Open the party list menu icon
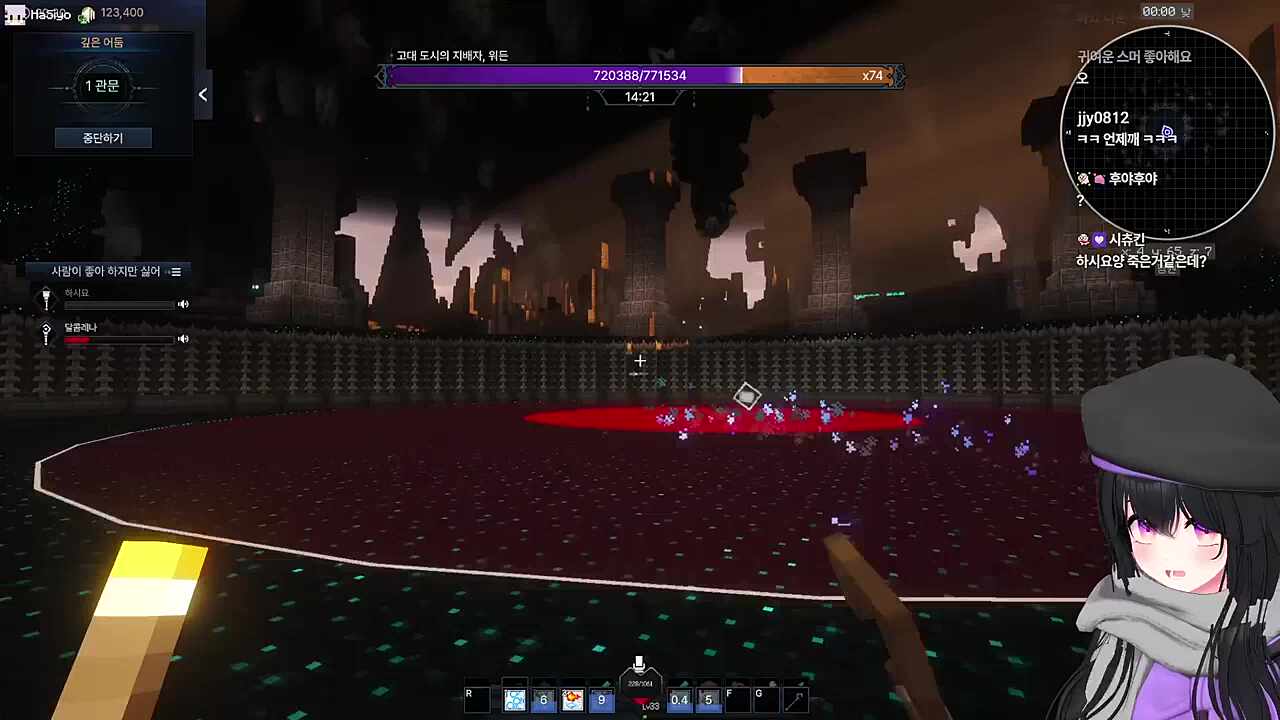Viewport: 1280px width, 720px height. (x=176, y=272)
